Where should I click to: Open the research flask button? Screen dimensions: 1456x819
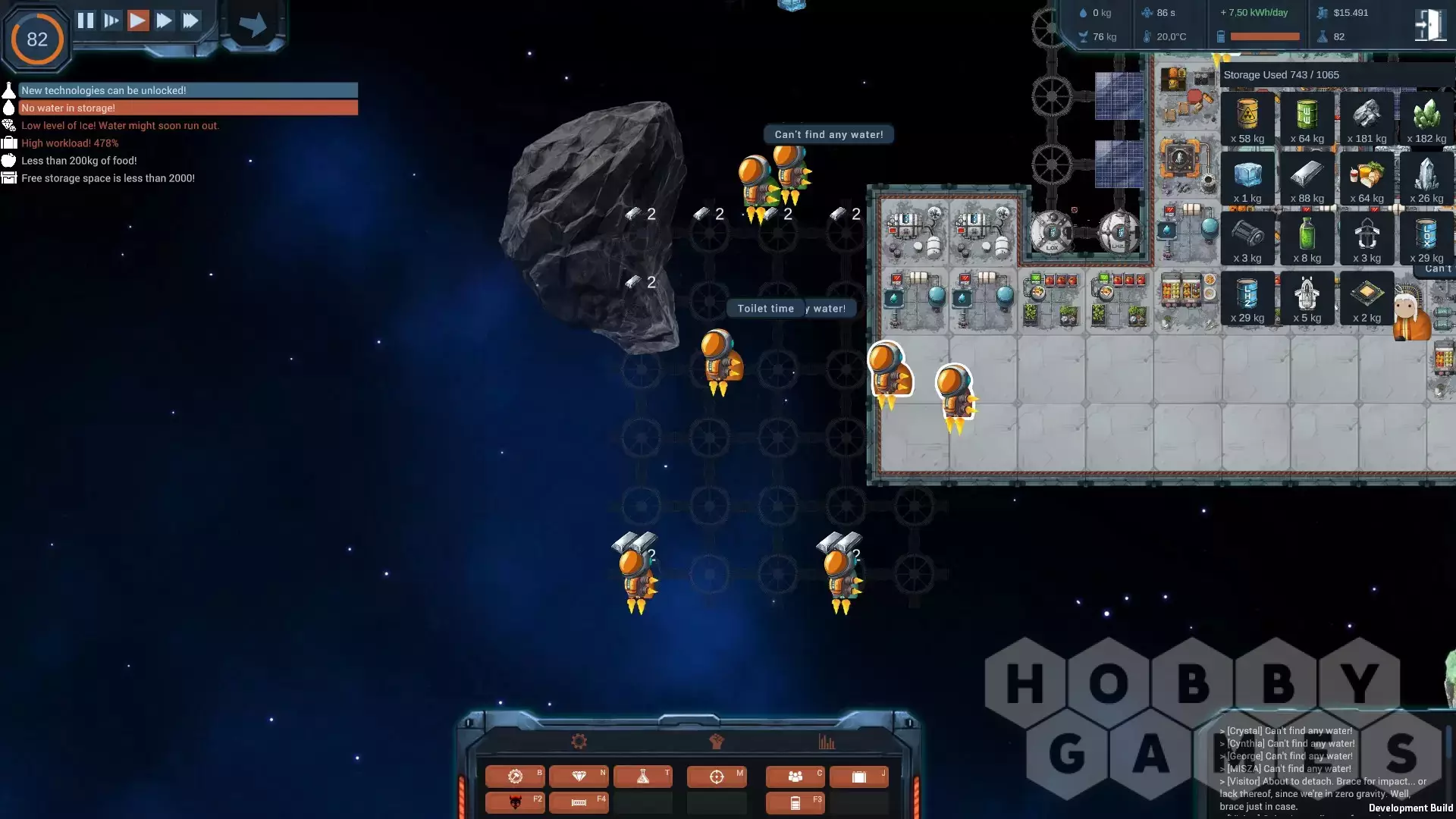pos(643,777)
